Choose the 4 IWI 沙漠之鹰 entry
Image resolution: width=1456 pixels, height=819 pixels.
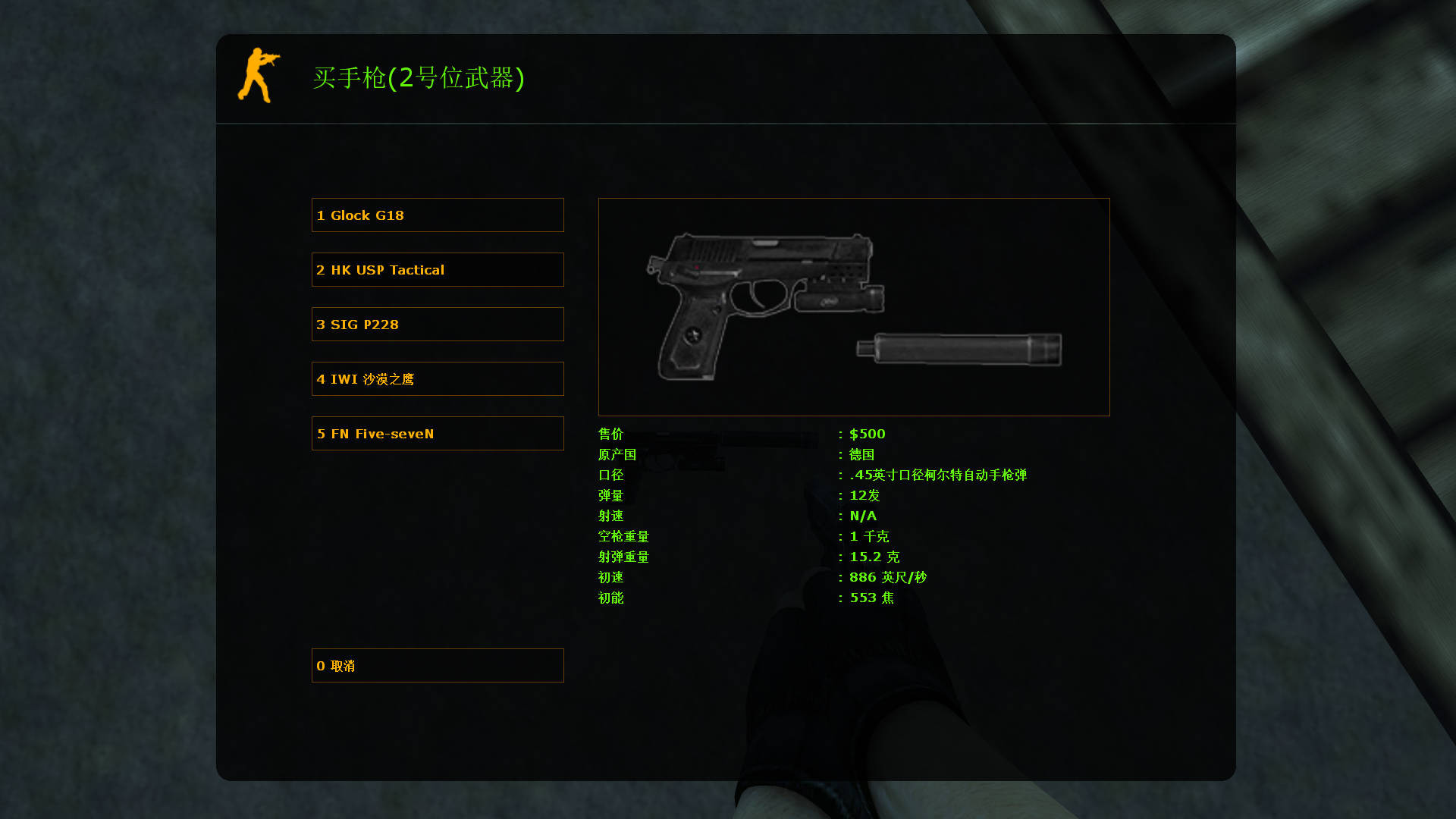438,378
